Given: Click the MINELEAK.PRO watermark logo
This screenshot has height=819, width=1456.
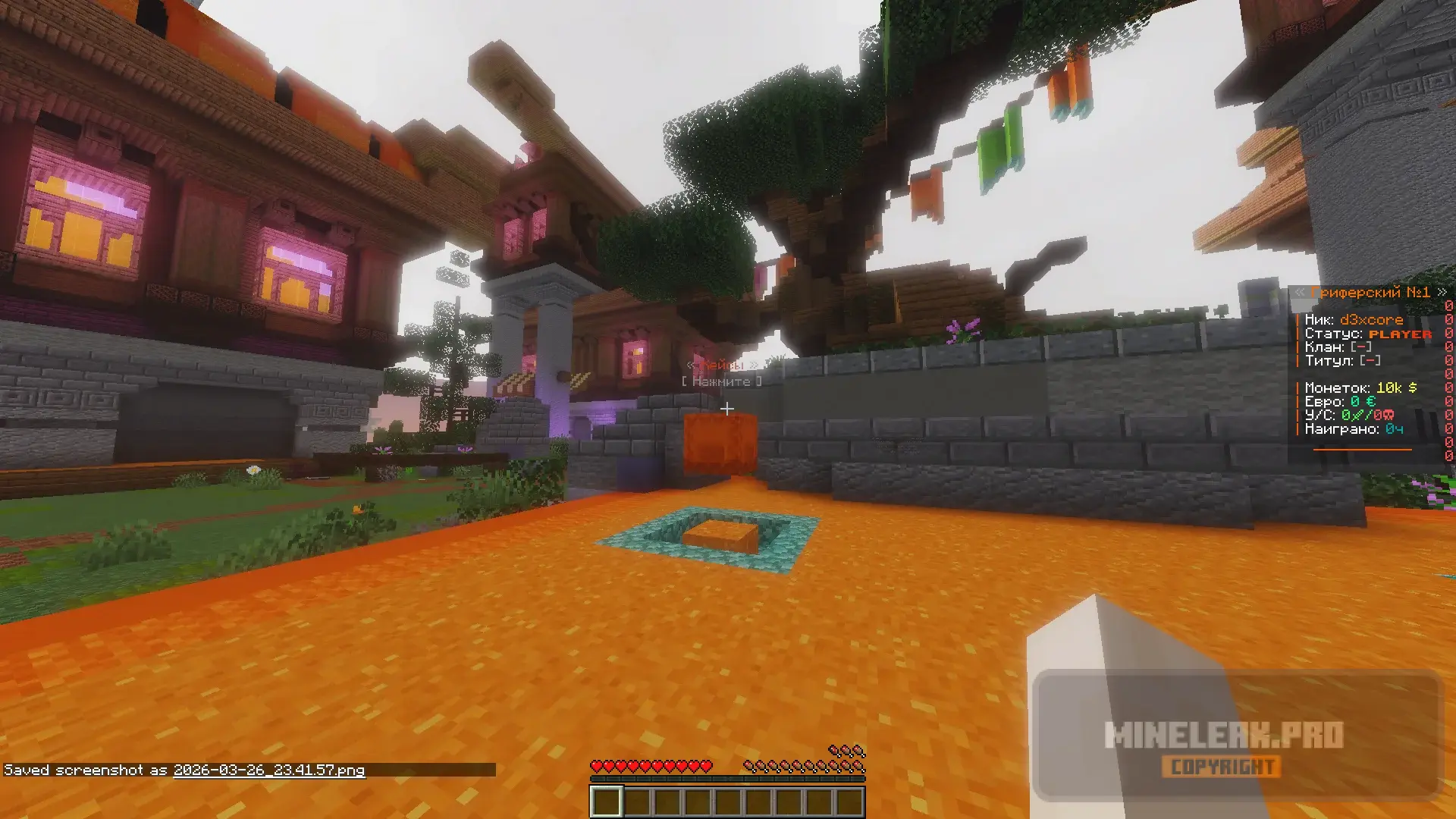Looking at the screenshot, I should tap(1223, 736).
